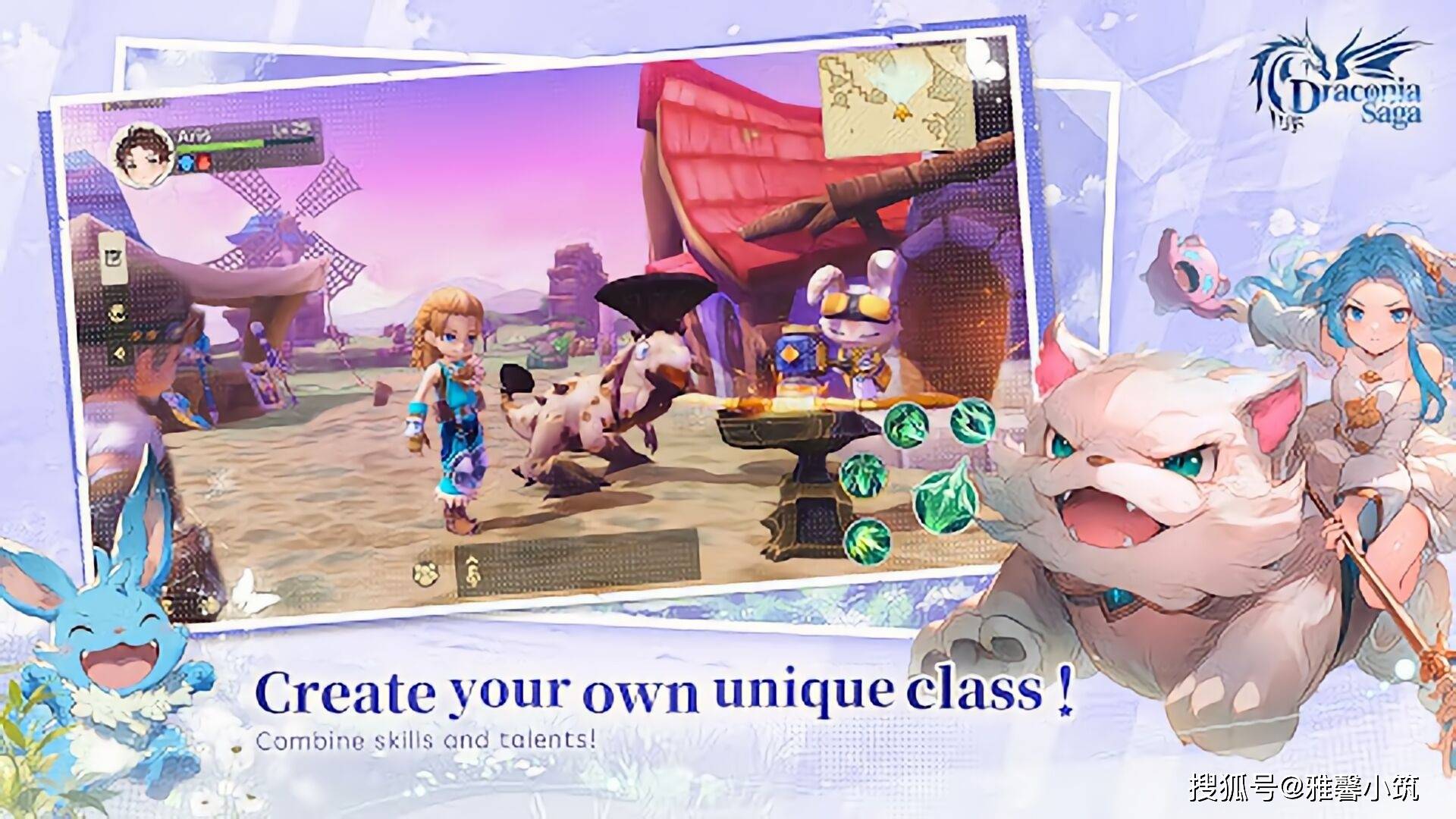The image size is (1456, 819).
Task: Open the chat box bar
Action: point(576,563)
